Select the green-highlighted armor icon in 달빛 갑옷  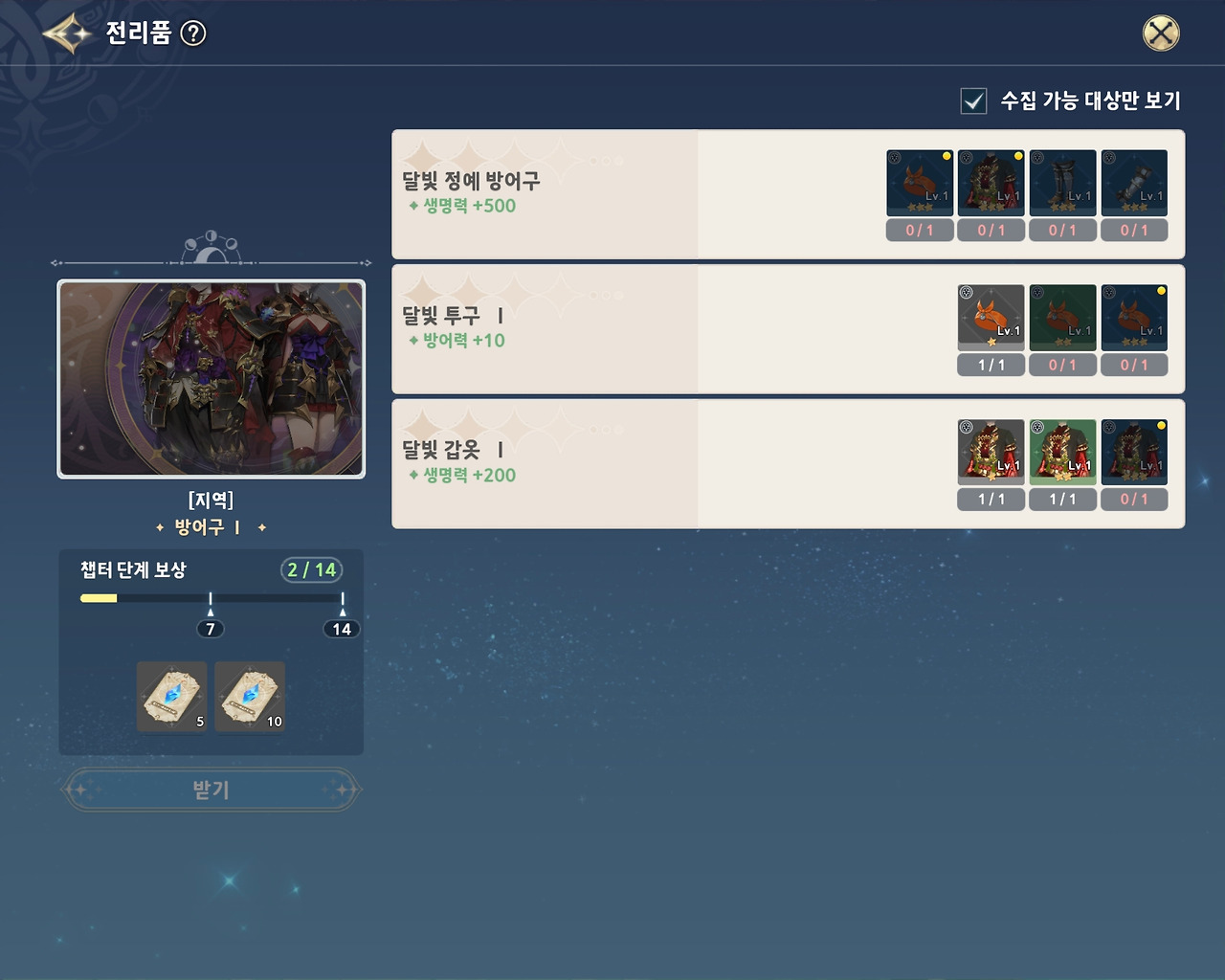pos(1062,451)
